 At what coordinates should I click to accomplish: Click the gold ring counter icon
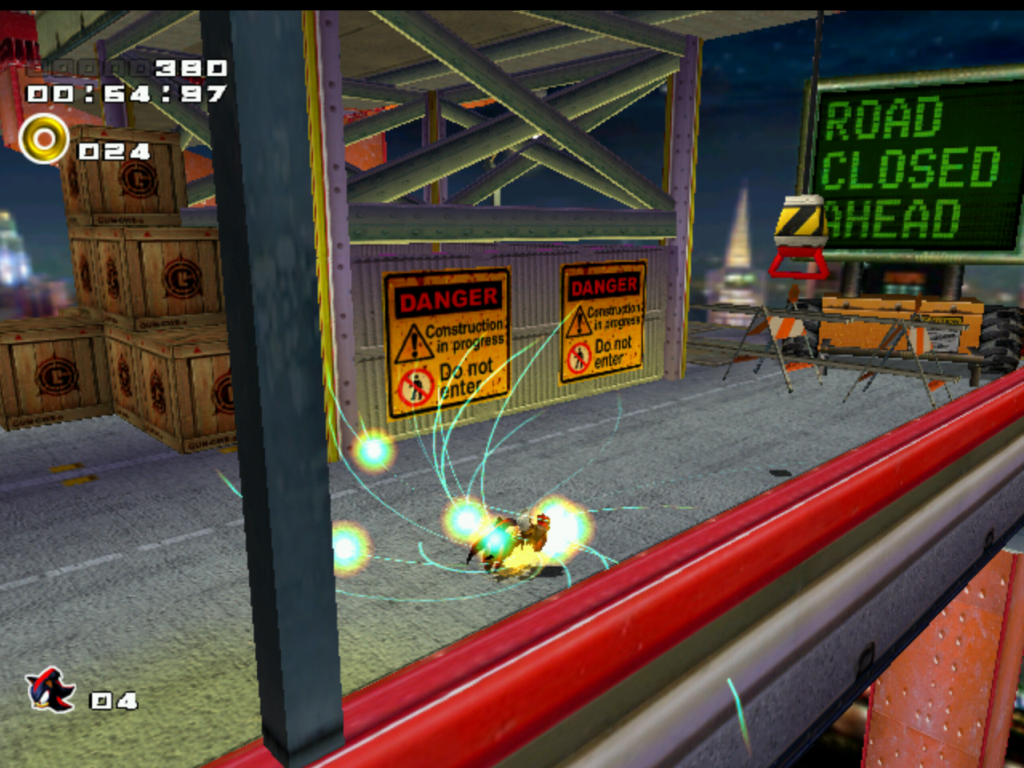click(x=43, y=139)
